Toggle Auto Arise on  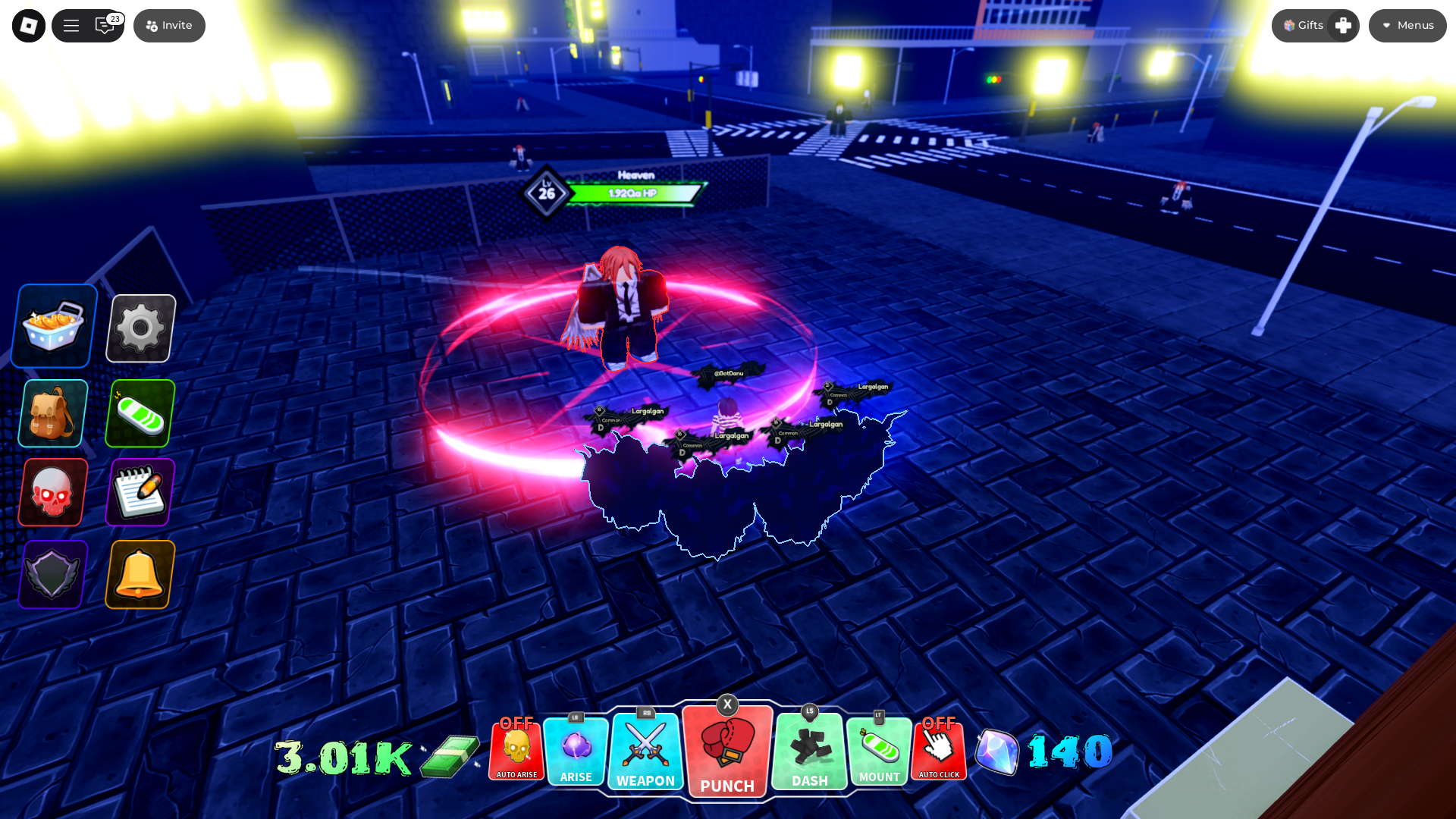click(516, 751)
